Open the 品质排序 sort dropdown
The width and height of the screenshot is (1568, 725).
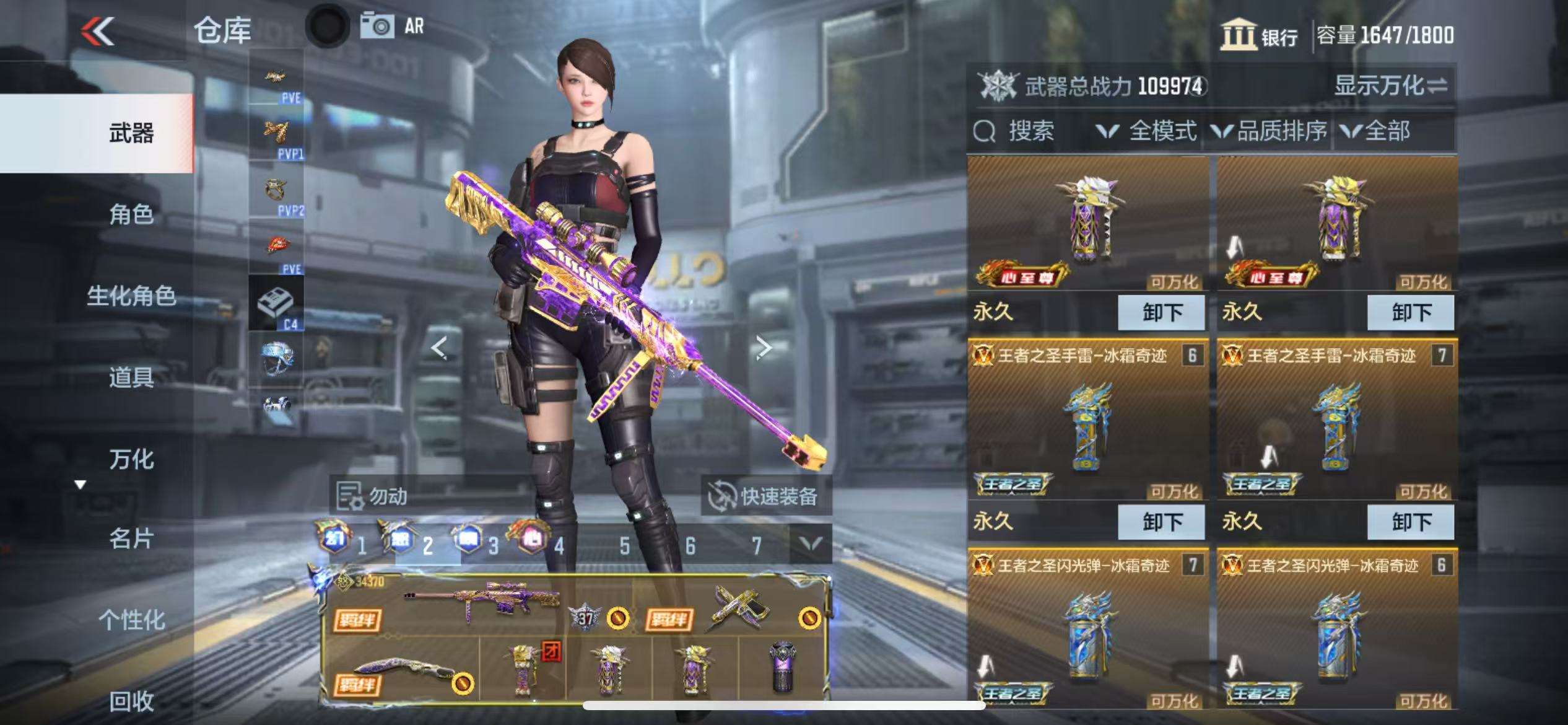tap(1270, 131)
